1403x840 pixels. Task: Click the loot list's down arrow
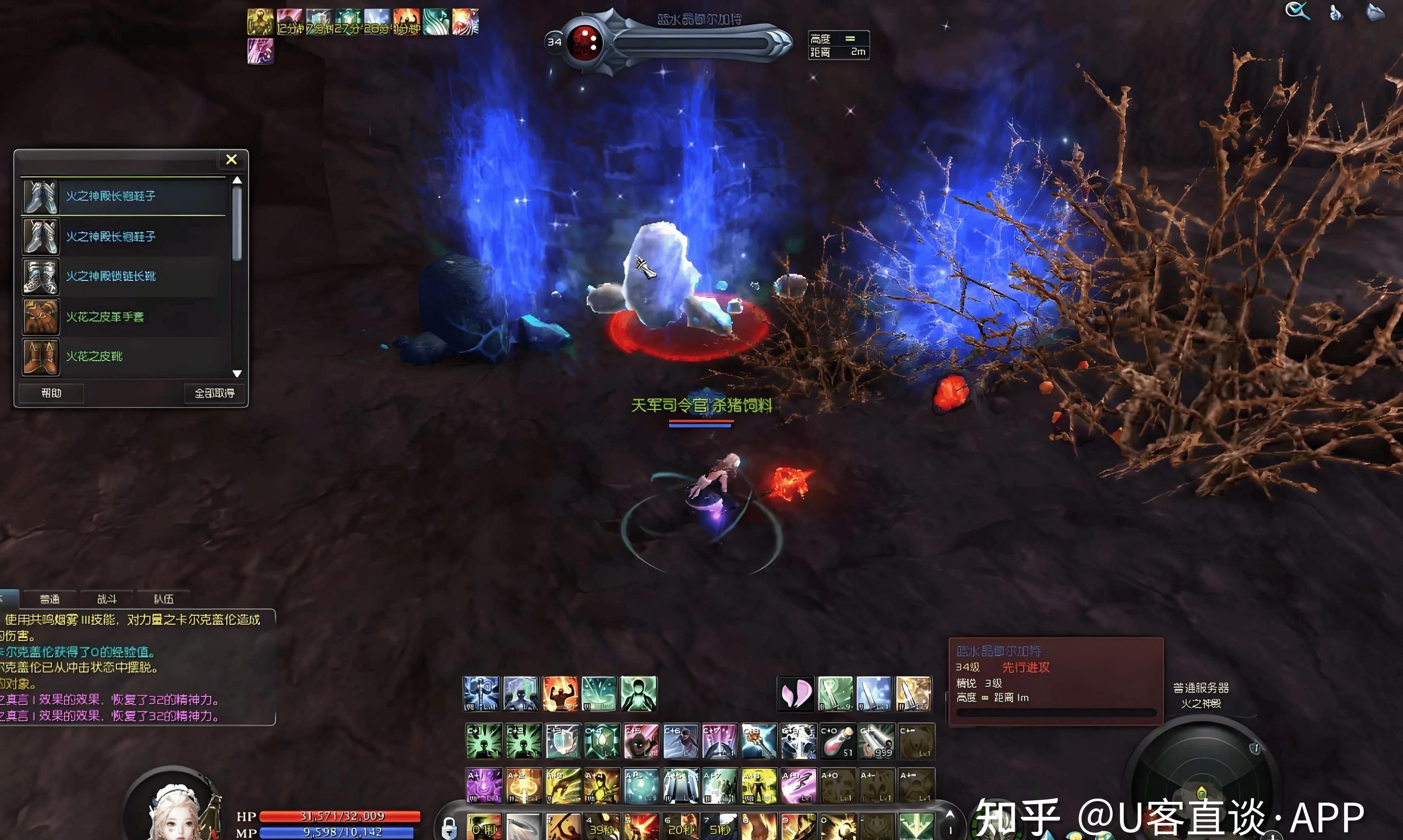pos(237,374)
